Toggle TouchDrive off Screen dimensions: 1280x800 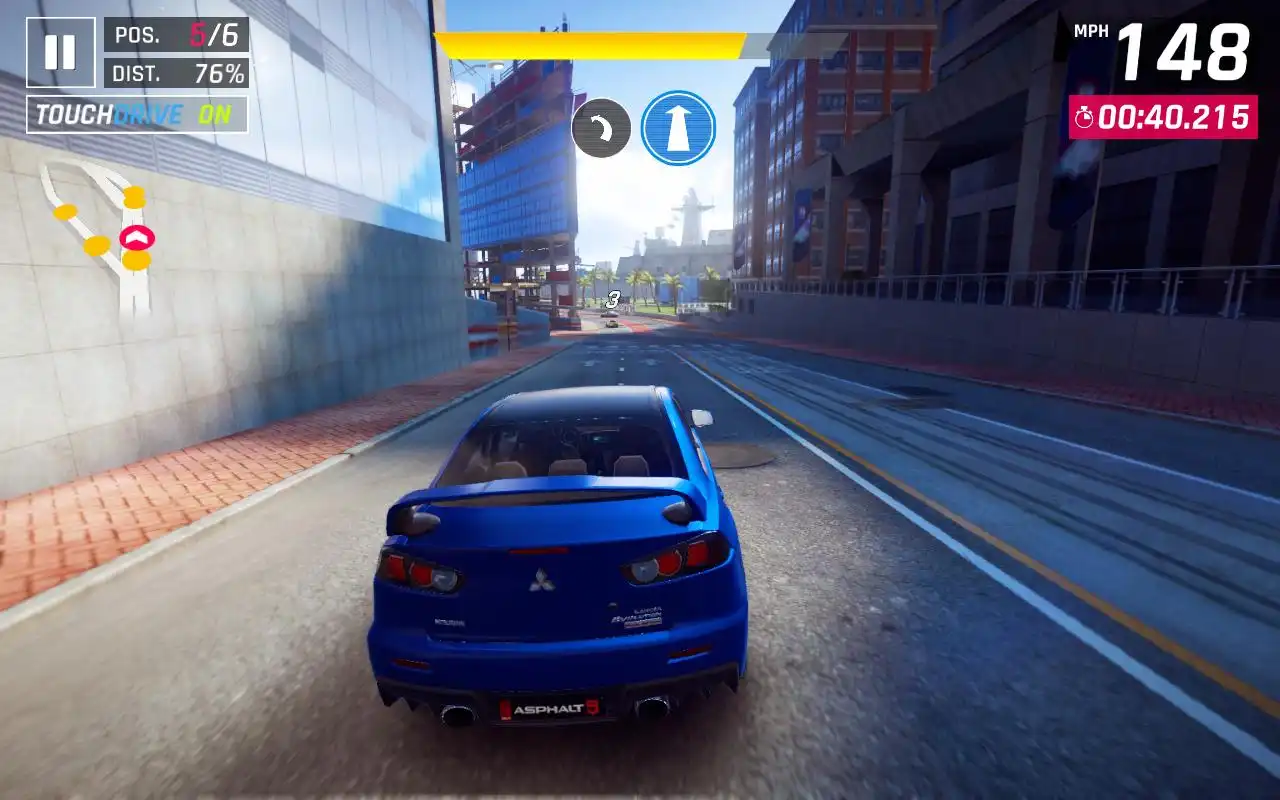[x=137, y=115]
